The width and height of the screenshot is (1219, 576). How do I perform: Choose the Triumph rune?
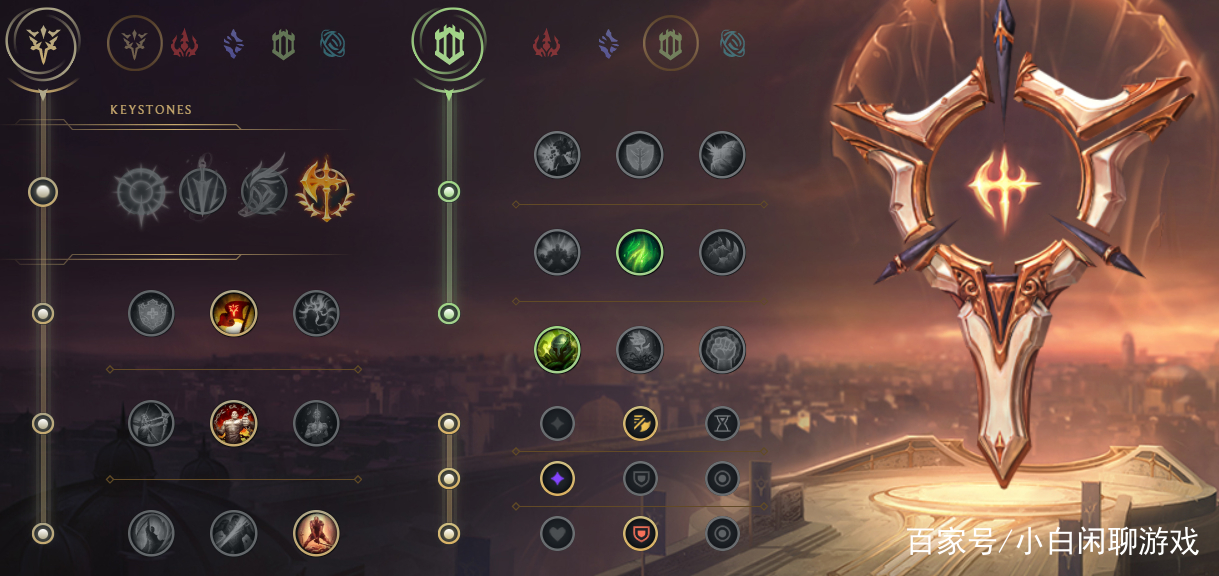(234, 314)
